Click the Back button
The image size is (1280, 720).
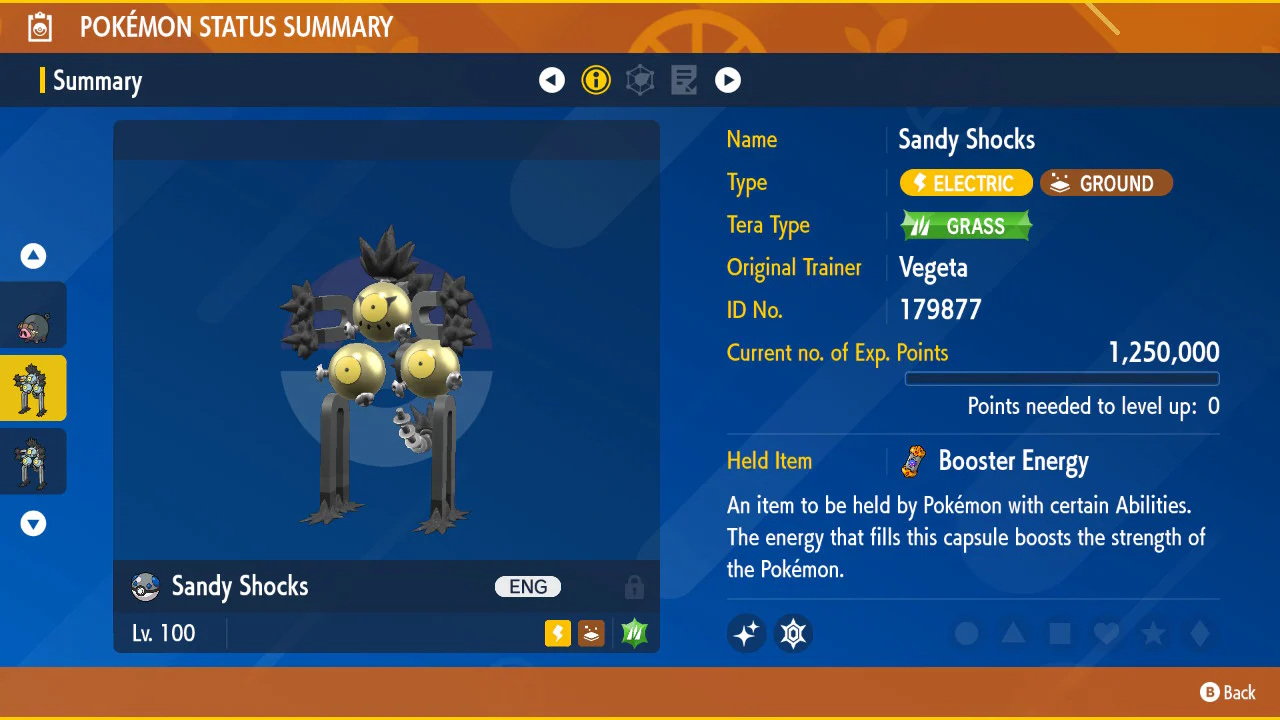[1228, 692]
